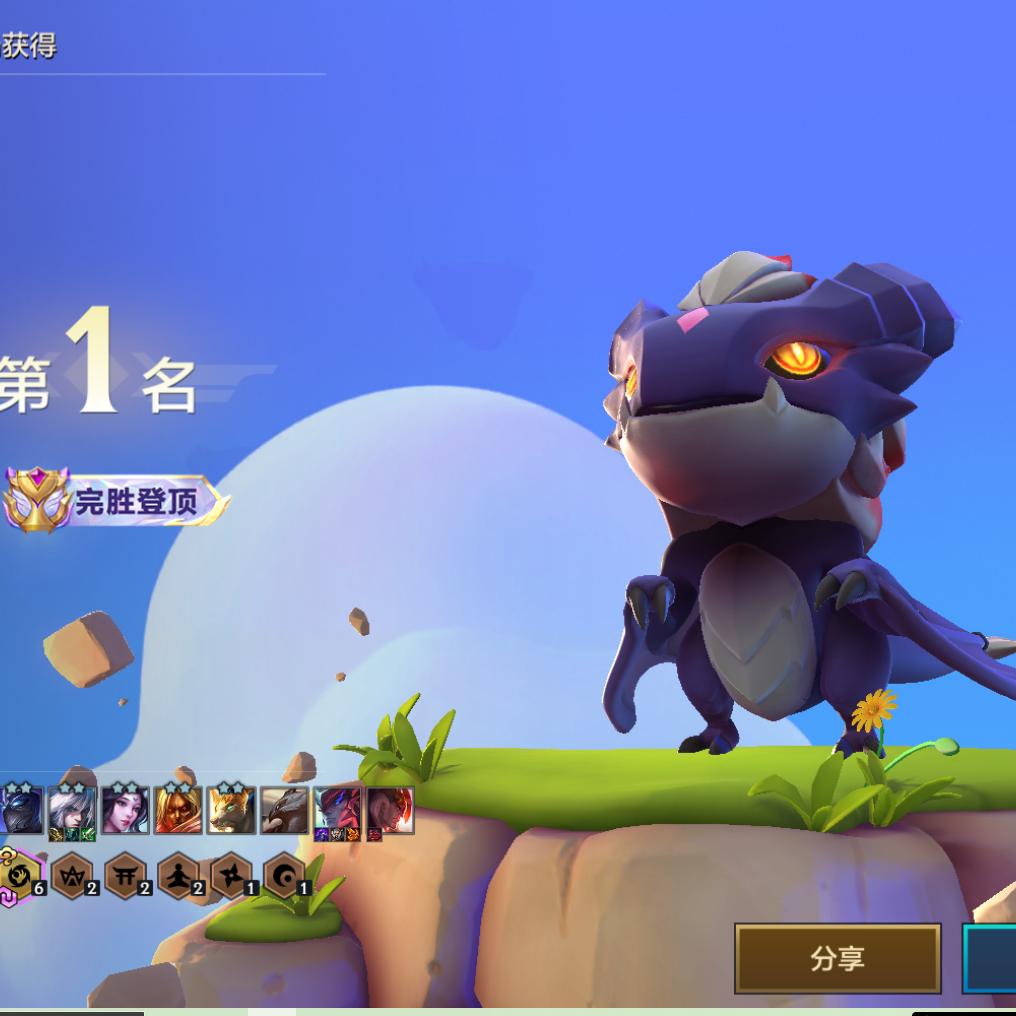Inspect the crescent moon trait icon
The height and width of the screenshot is (1016, 1016).
[284, 876]
